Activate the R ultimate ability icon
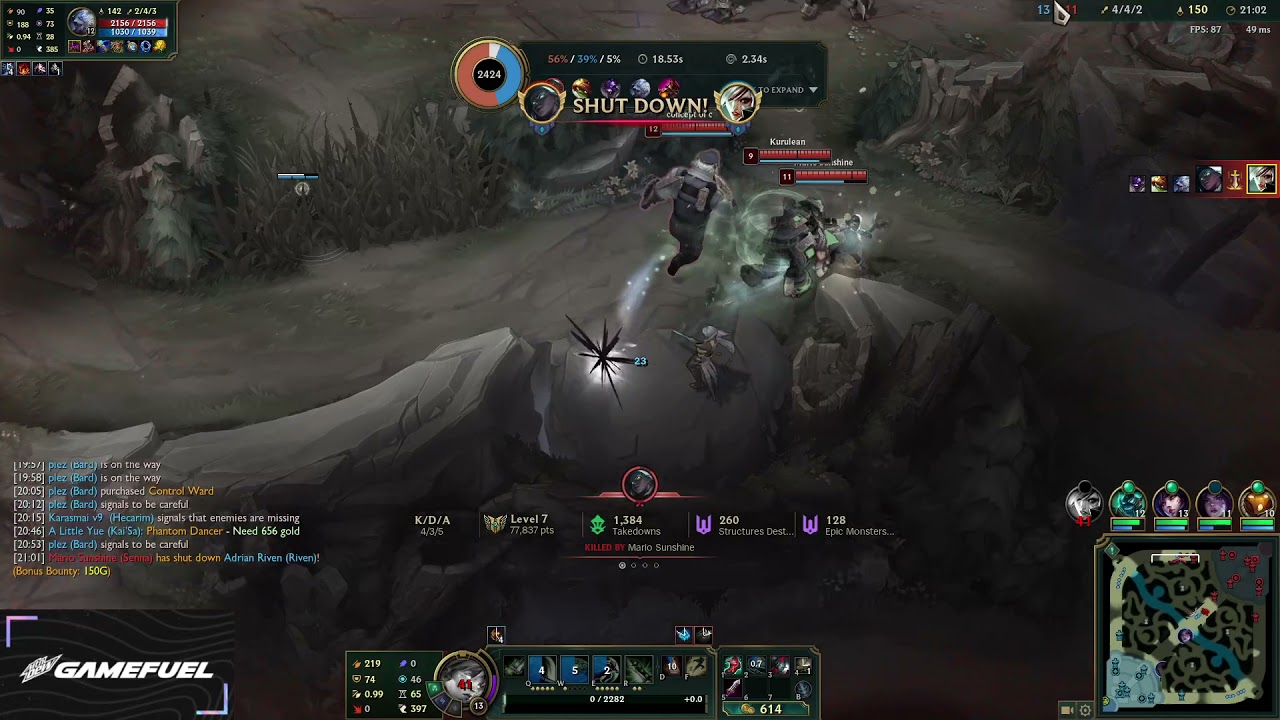The width and height of the screenshot is (1280, 720). point(638,668)
